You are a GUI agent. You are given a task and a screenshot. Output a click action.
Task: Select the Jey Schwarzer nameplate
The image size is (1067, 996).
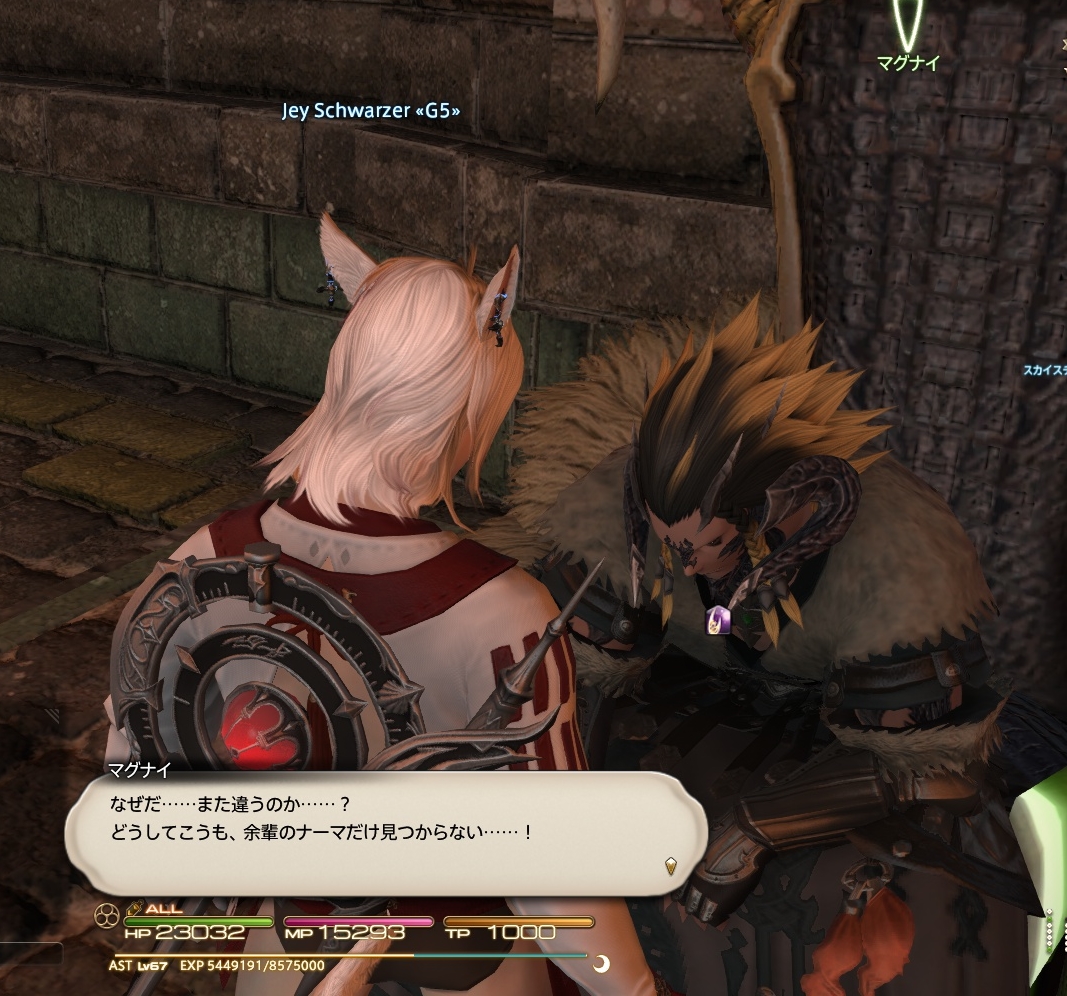click(371, 111)
